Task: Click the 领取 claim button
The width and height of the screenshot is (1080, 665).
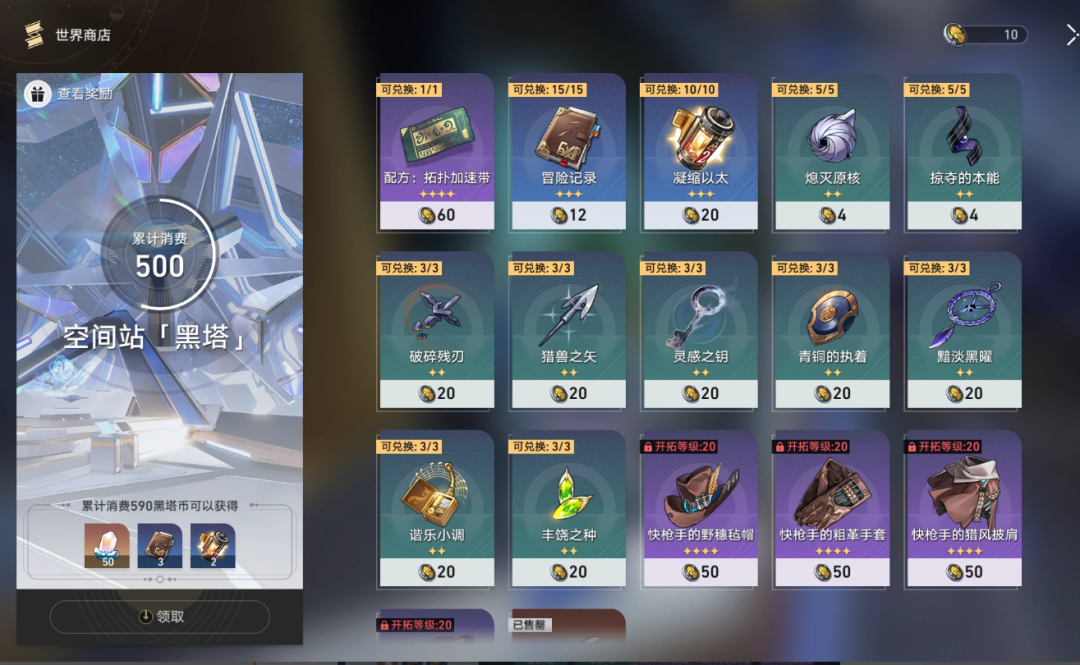Action: 160,617
